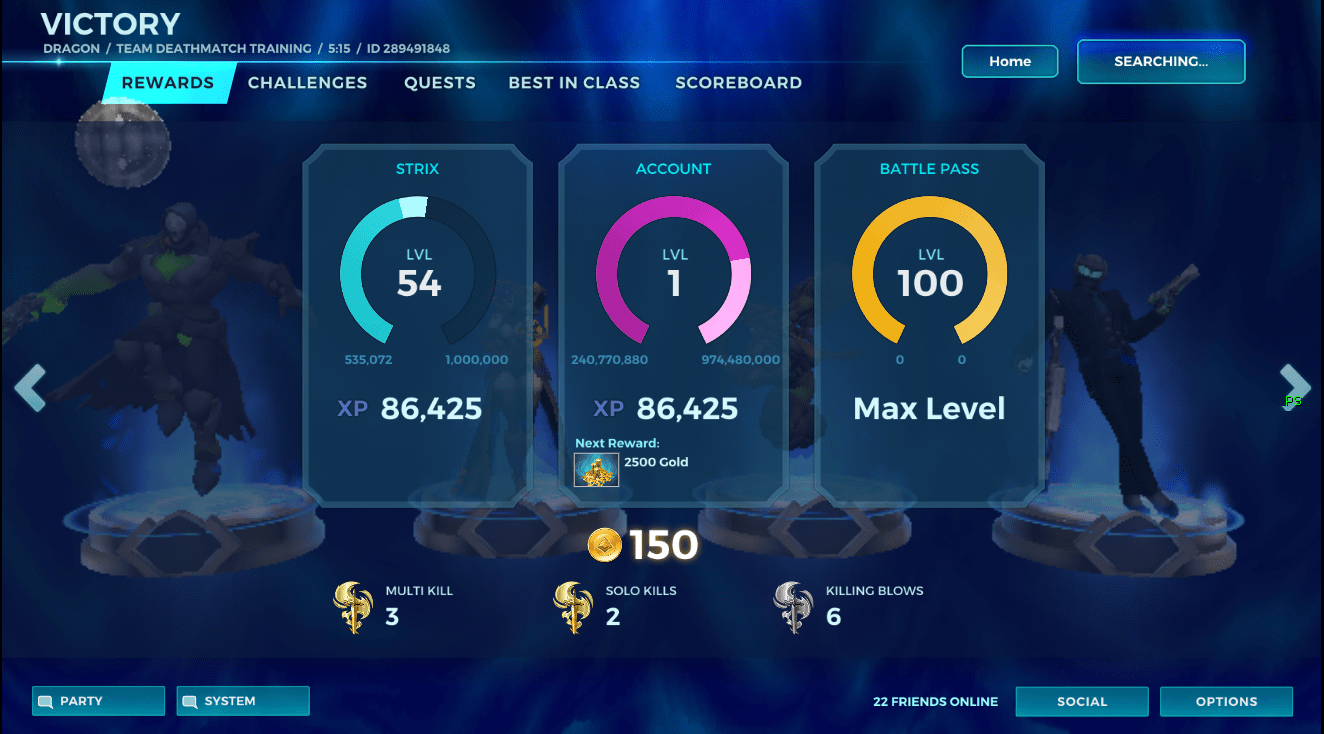Cancel the Searching queue
The image size is (1324, 734).
[x=1160, y=61]
